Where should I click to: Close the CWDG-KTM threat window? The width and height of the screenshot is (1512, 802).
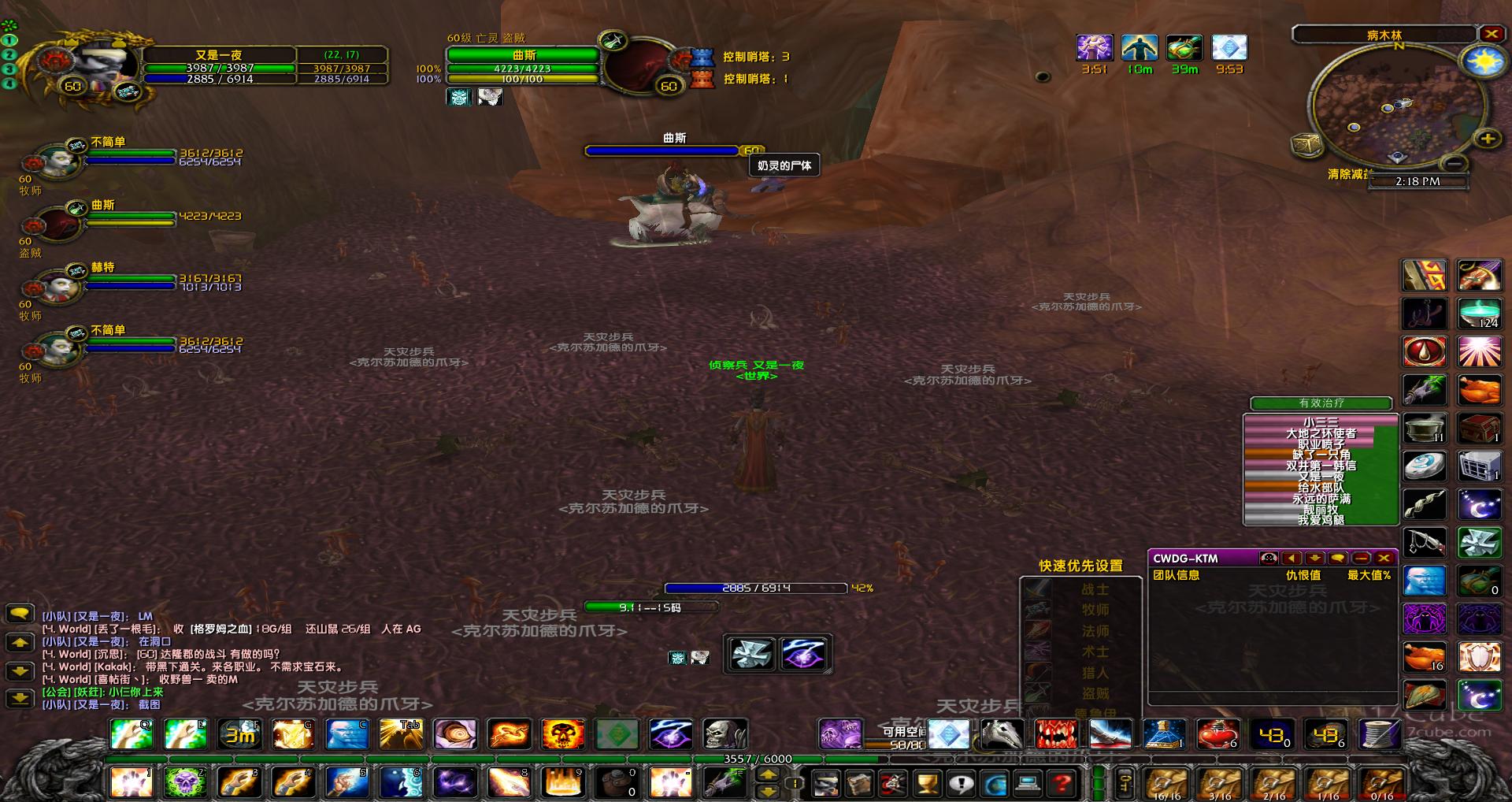click(x=1384, y=558)
